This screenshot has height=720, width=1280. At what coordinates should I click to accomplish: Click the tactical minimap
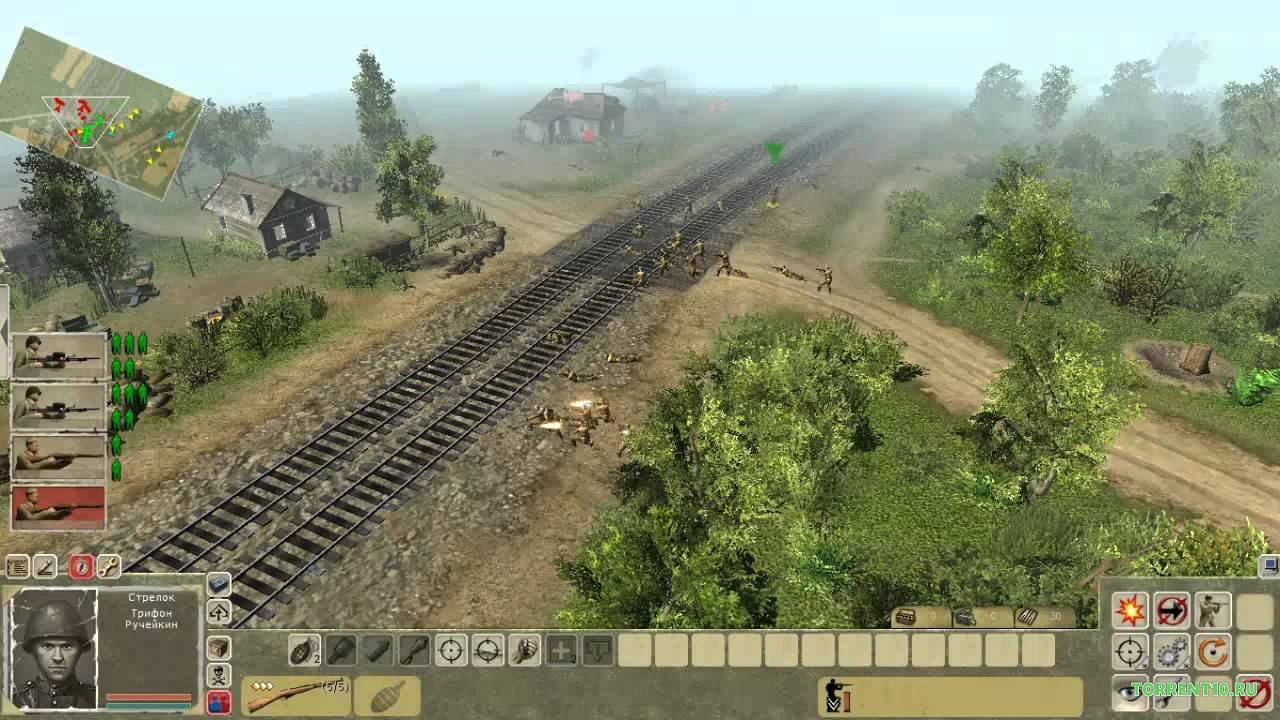[x=100, y=110]
